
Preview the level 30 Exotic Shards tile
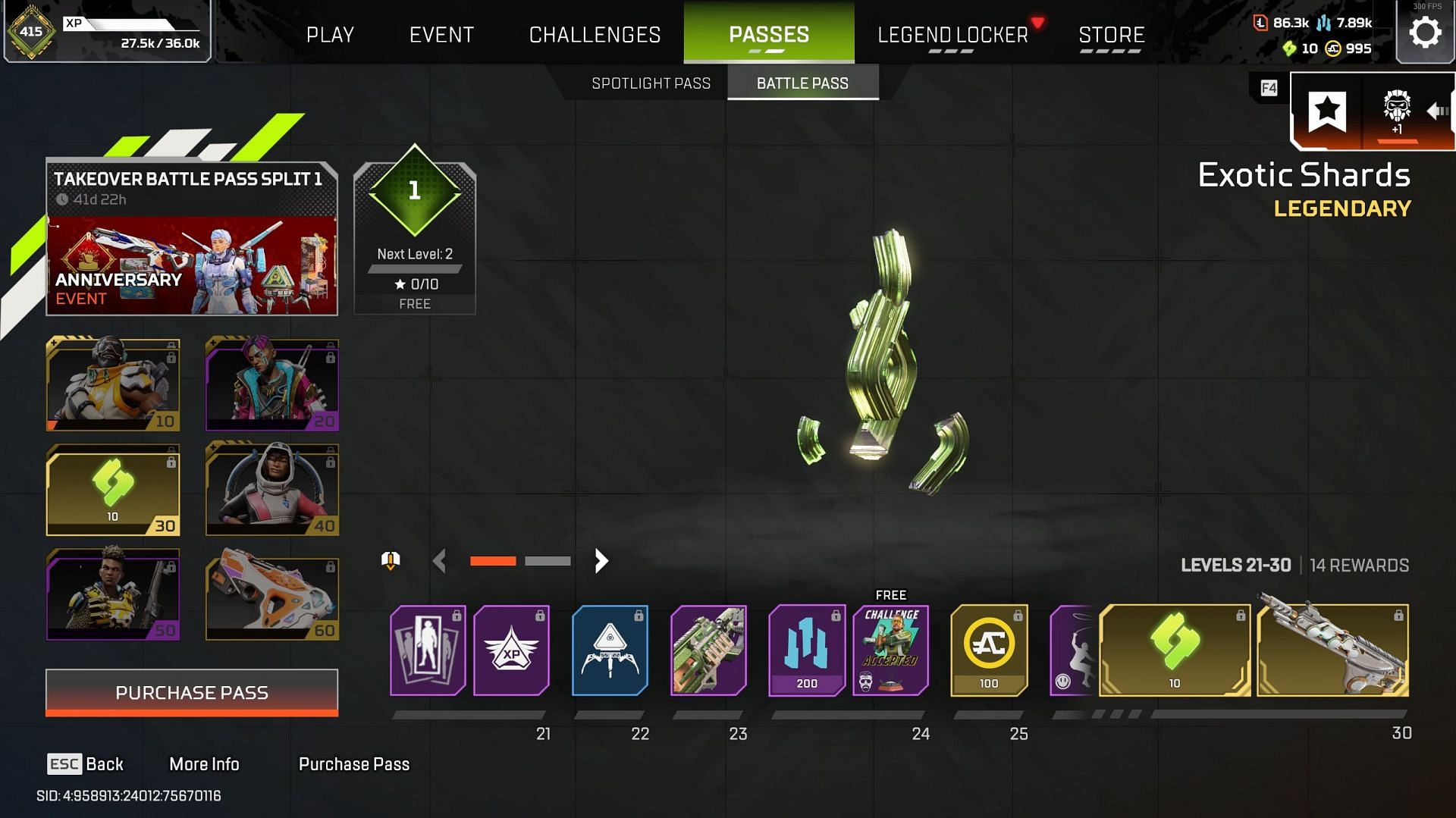coord(113,490)
